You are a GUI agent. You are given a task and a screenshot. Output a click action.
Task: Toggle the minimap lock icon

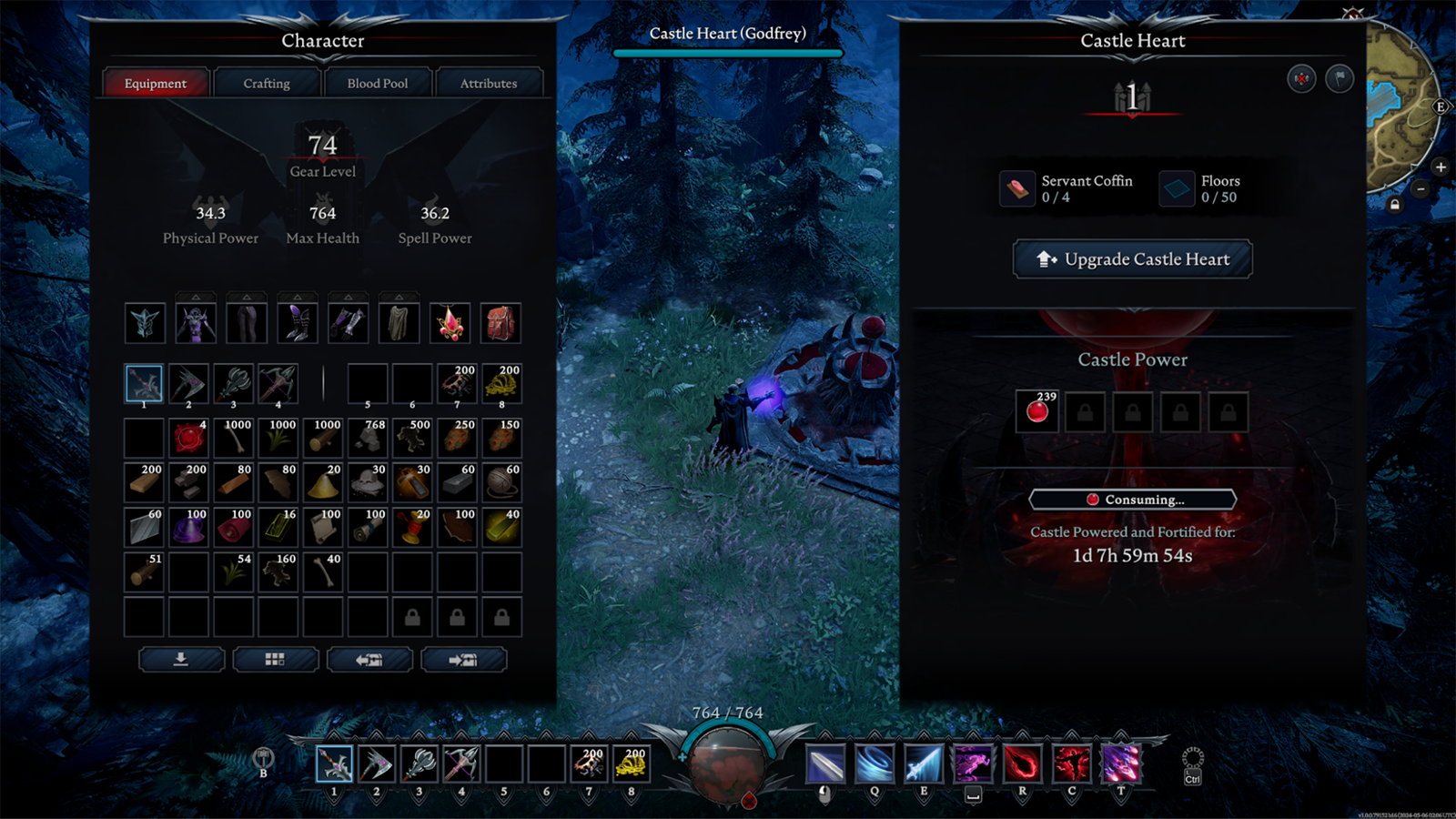(1395, 205)
